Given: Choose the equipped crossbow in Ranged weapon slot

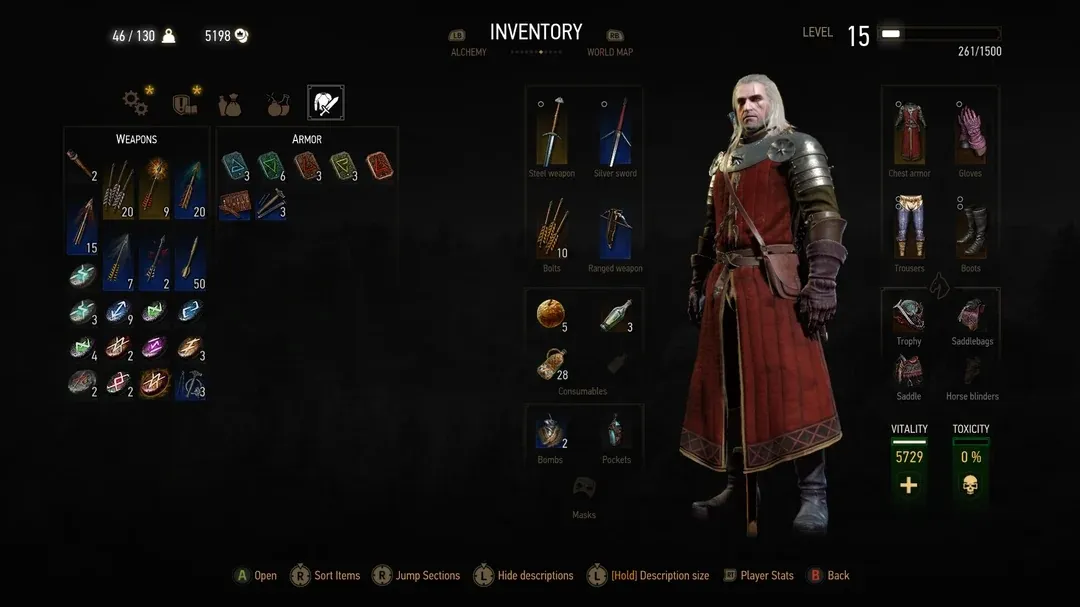Looking at the screenshot, I should 615,231.
